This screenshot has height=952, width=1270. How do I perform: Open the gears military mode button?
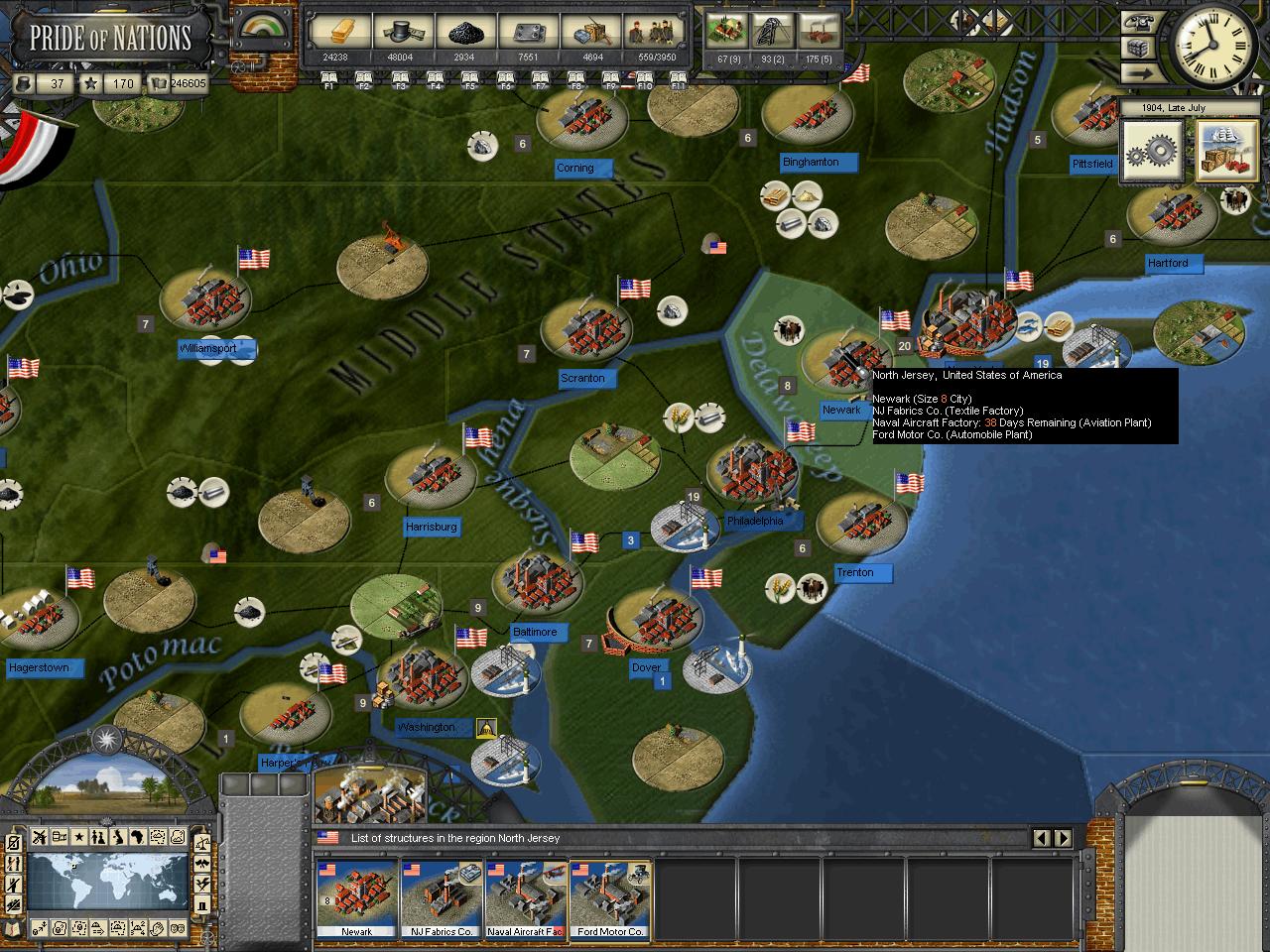pos(1153,152)
